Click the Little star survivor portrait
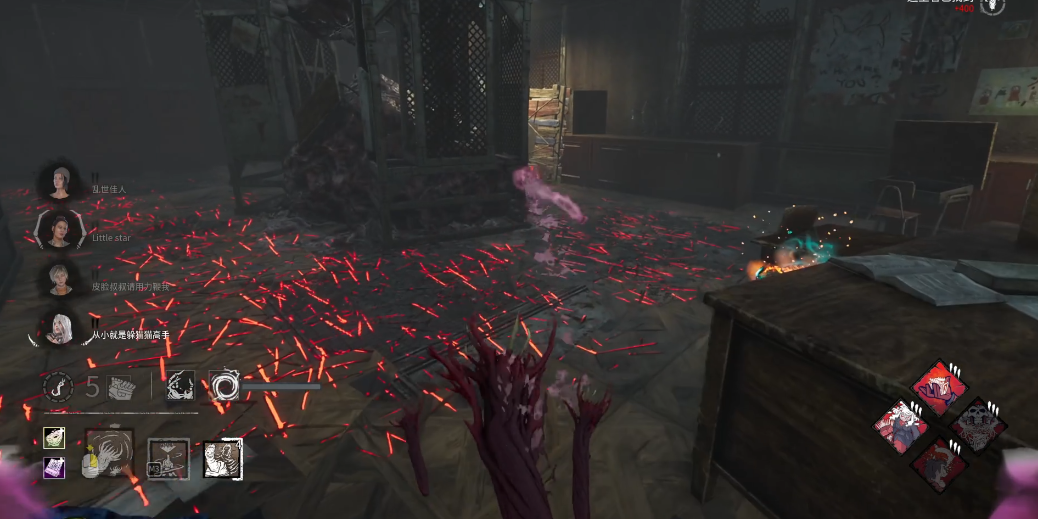 58,231
